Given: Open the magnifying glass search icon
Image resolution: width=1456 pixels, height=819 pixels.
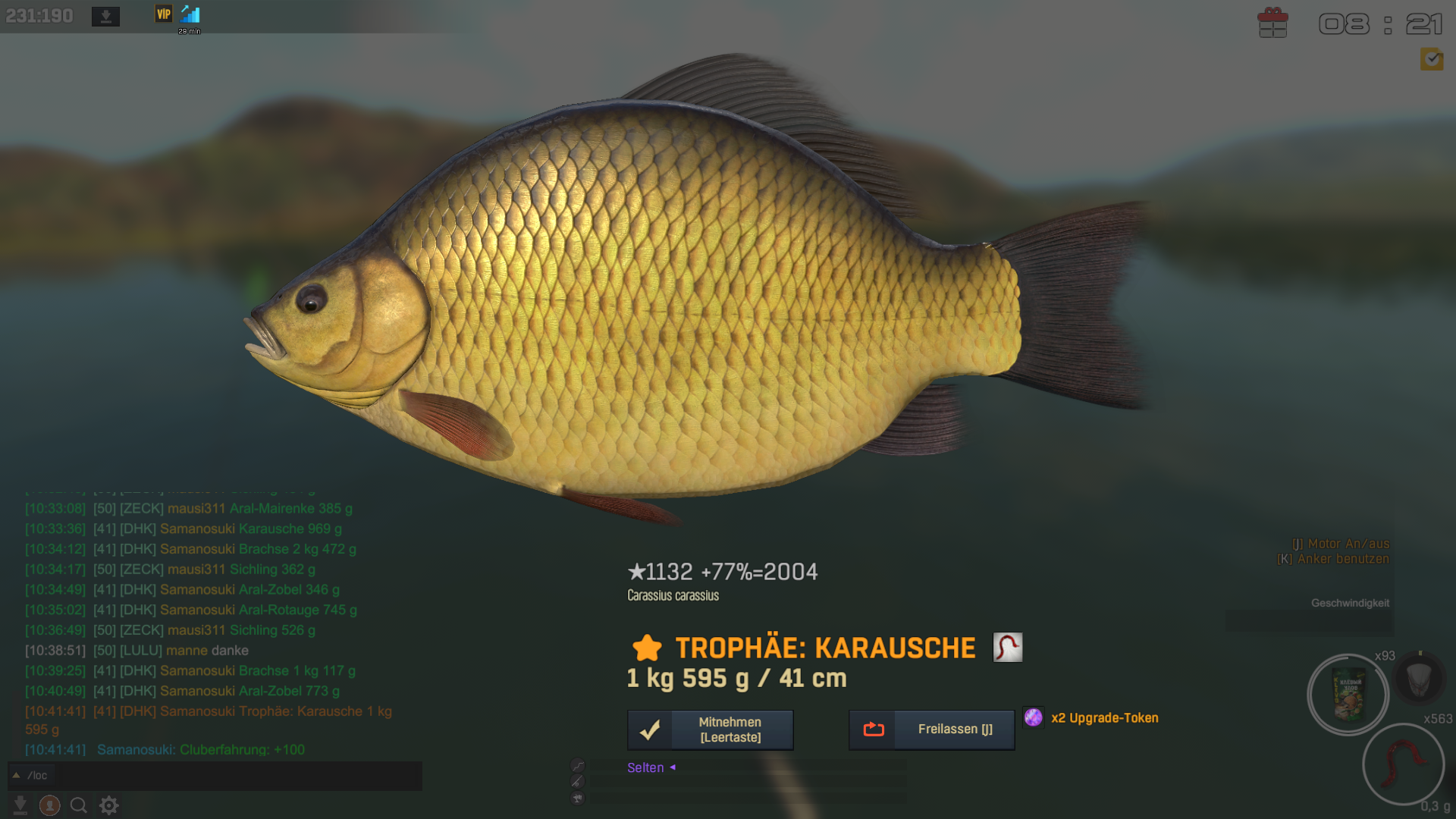Looking at the screenshot, I should tap(79, 805).
